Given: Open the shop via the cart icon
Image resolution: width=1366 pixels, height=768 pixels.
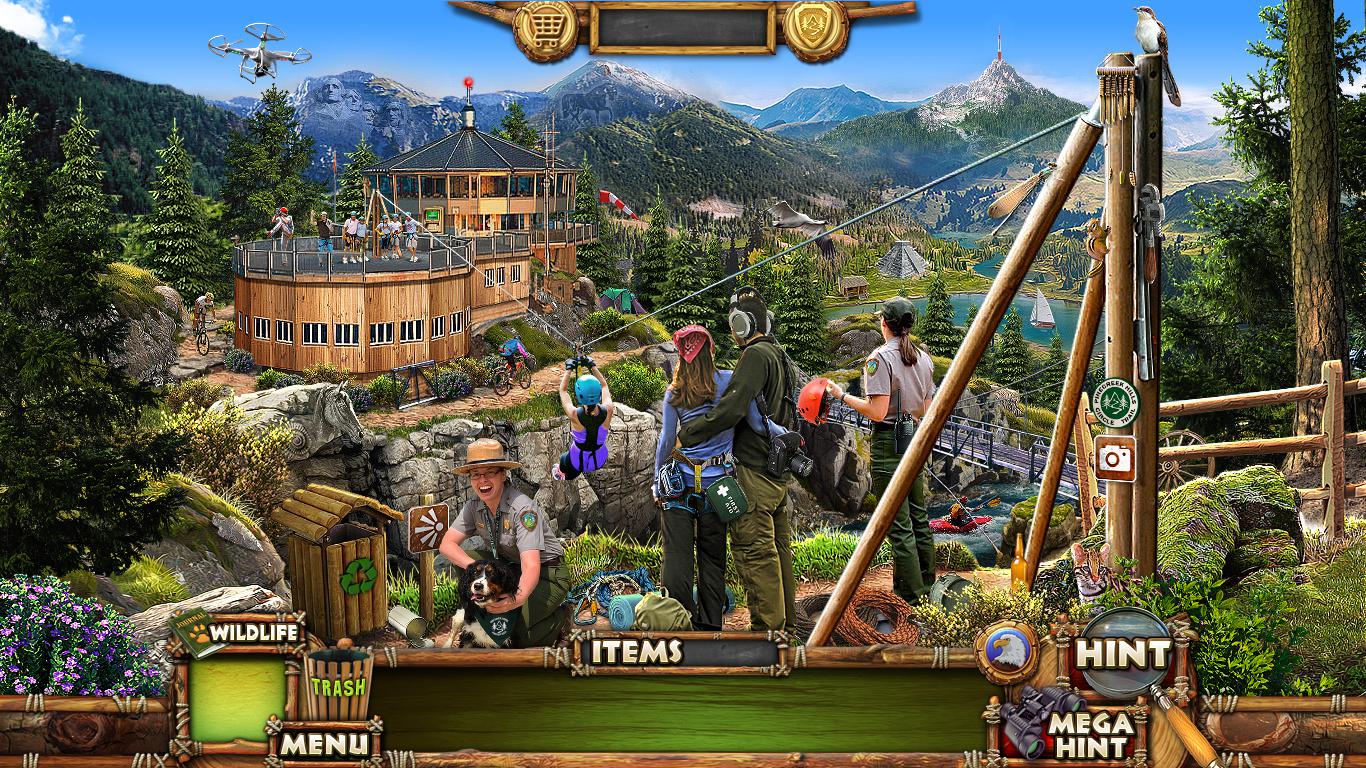Looking at the screenshot, I should (545, 29).
